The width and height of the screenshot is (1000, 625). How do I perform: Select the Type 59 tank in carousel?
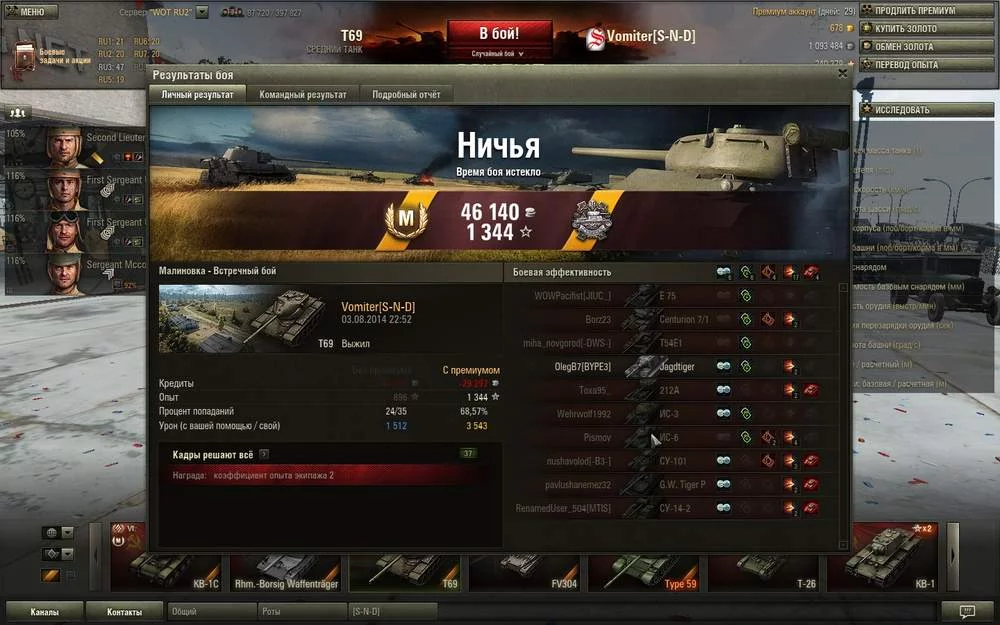pos(650,568)
